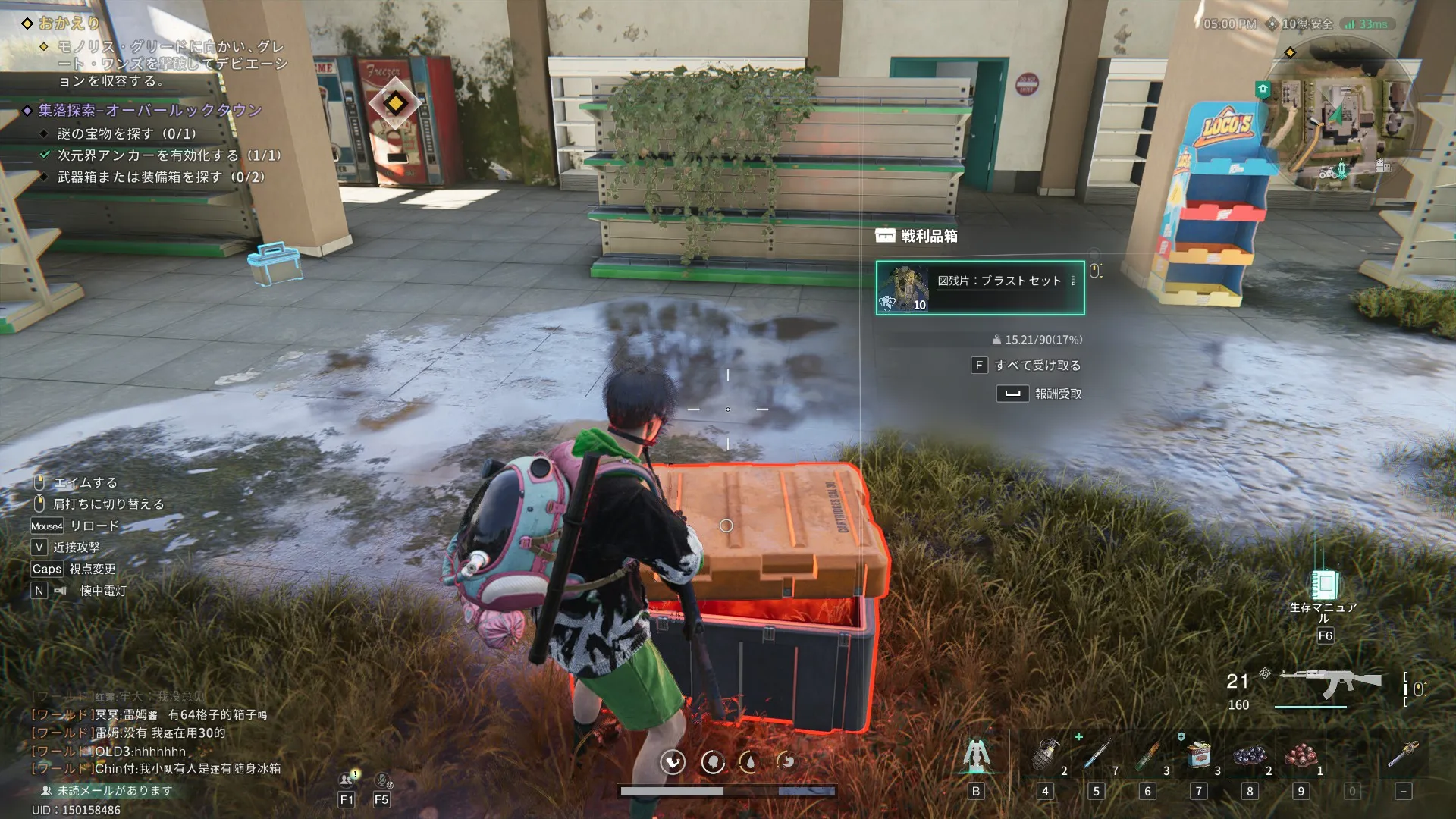The height and width of the screenshot is (819, 1456).
Task: Open the 生存マニュアル survival manual icon
Action: pyautogui.click(x=1324, y=585)
